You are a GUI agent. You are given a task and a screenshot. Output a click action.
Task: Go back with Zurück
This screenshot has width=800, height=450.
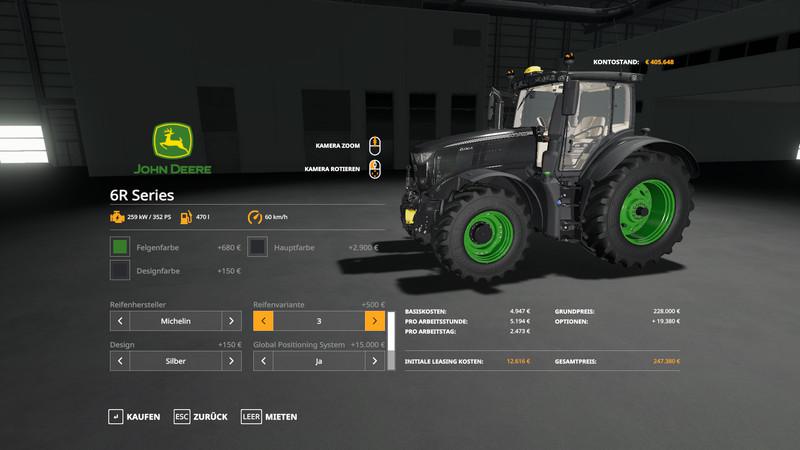pyautogui.click(x=201, y=416)
